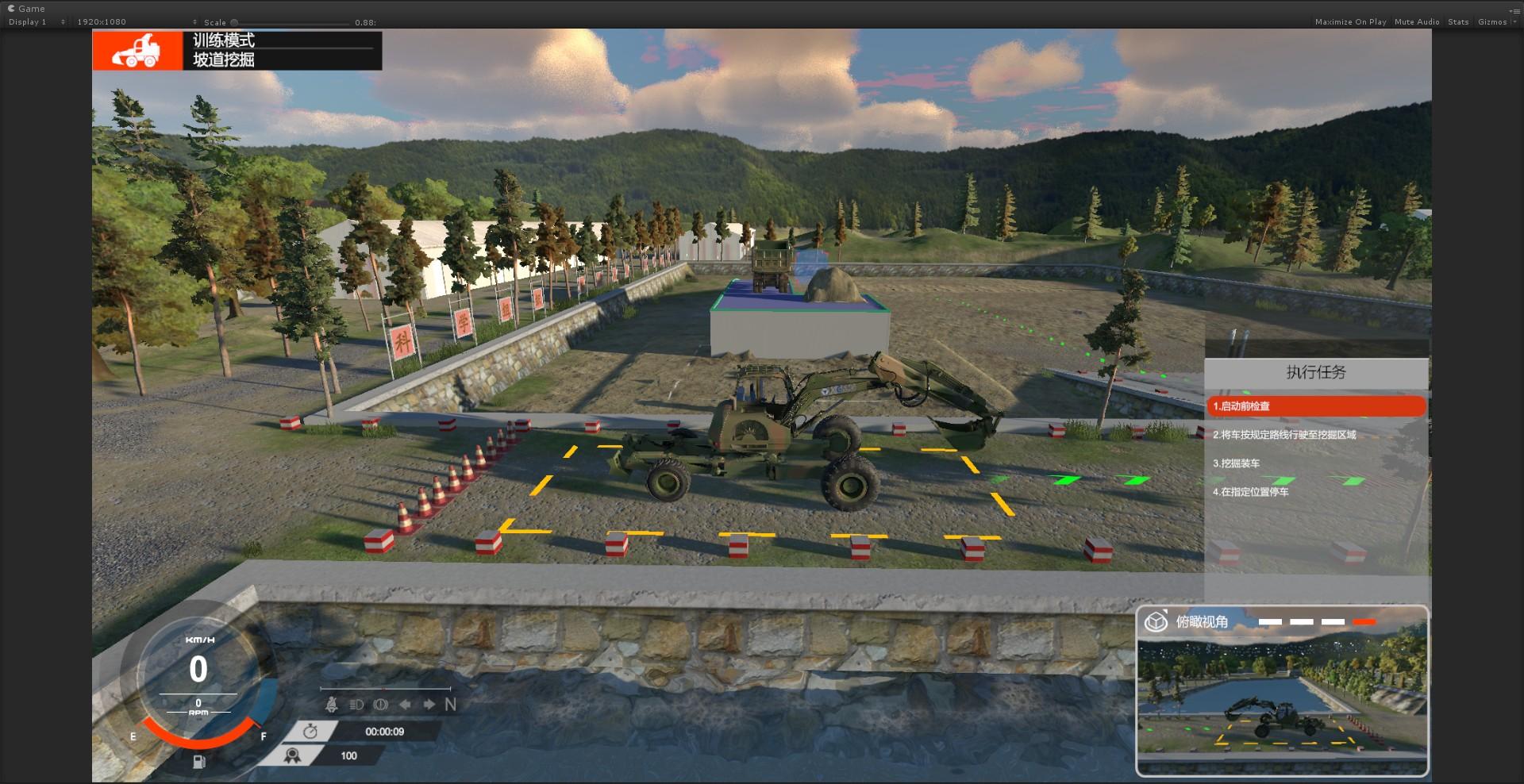Click the fuel pump icon under the gauge
The height and width of the screenshot is (784, 1524).
pyautogui.click(x=199, y=762)
